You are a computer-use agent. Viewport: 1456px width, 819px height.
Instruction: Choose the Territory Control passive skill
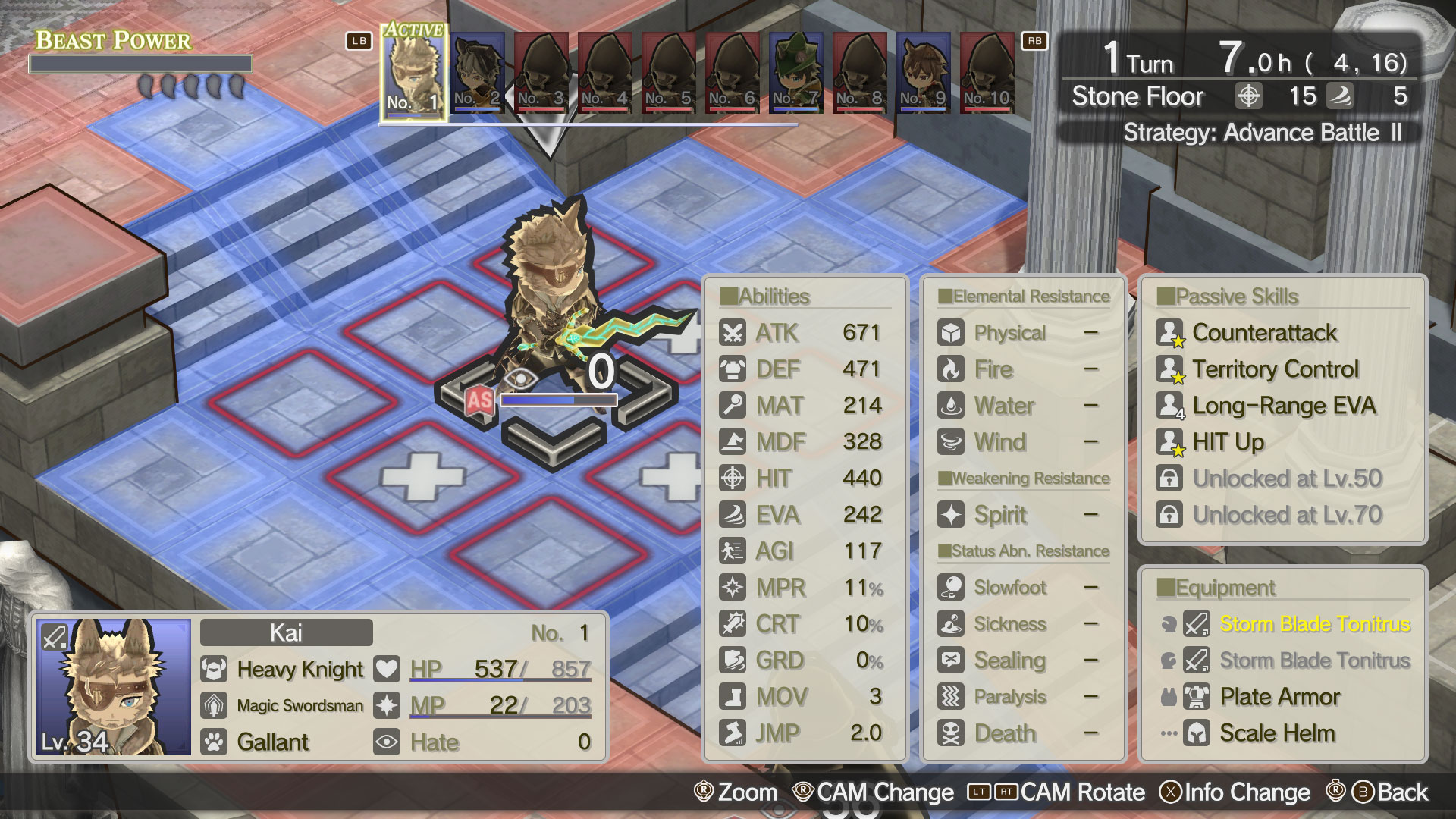pos(1275,369)
